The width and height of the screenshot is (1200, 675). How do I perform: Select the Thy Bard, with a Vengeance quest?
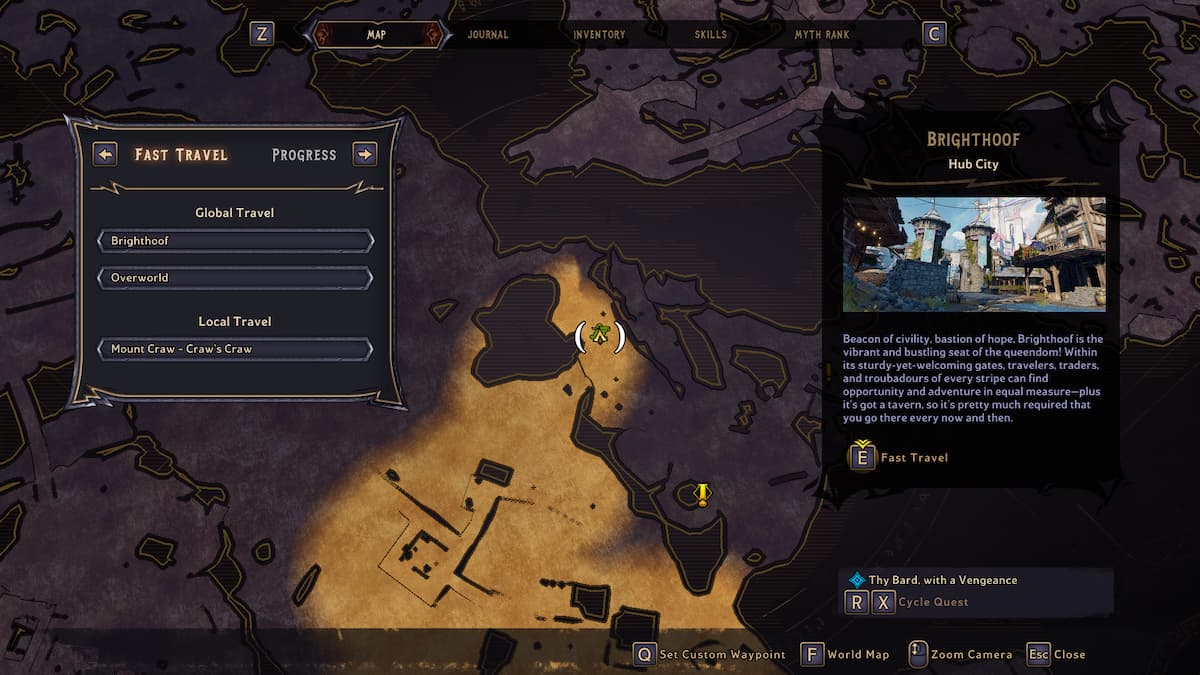(x=943, y=580)
